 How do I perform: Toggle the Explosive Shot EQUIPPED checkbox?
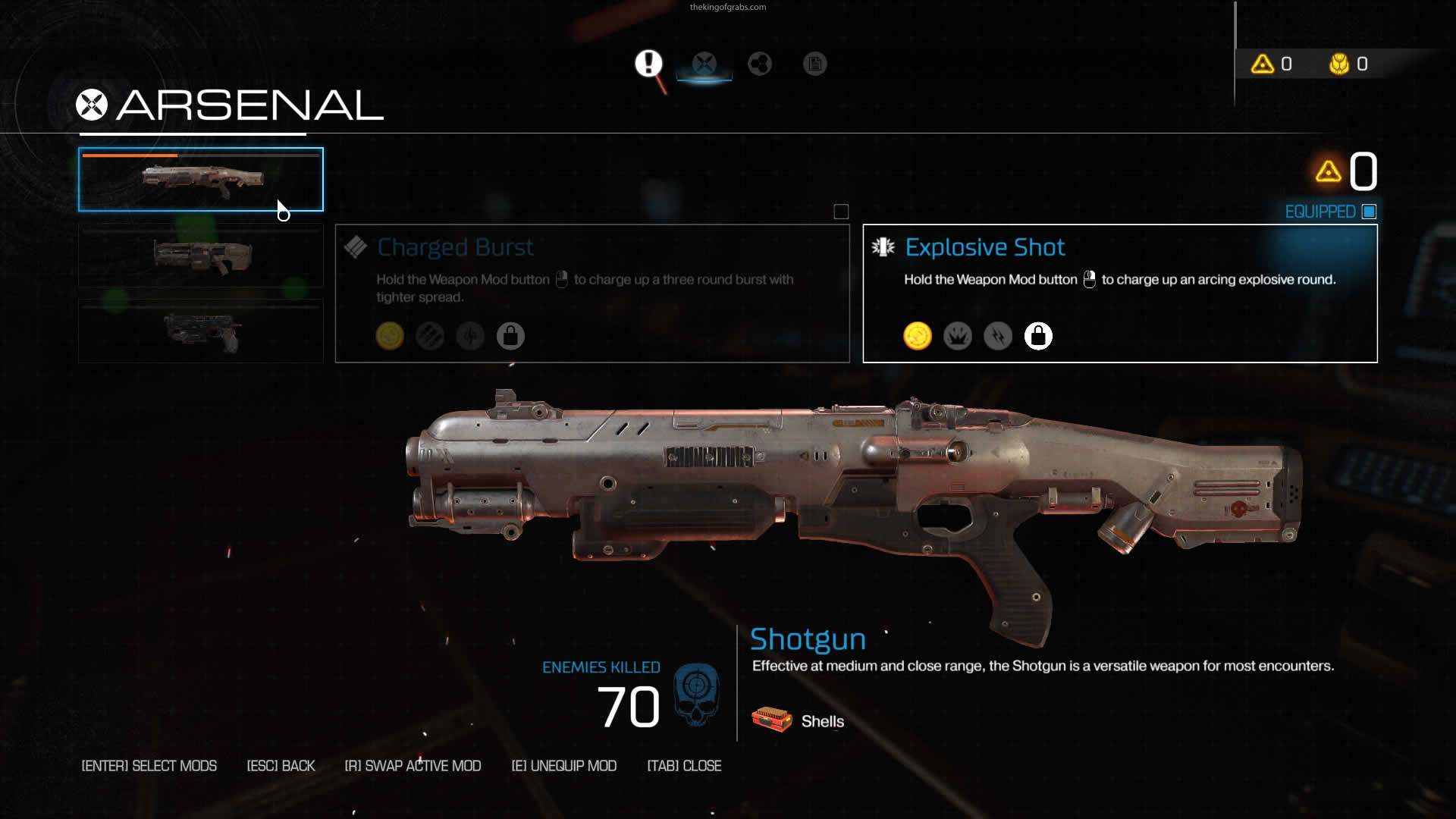(x=1369, y=212)
